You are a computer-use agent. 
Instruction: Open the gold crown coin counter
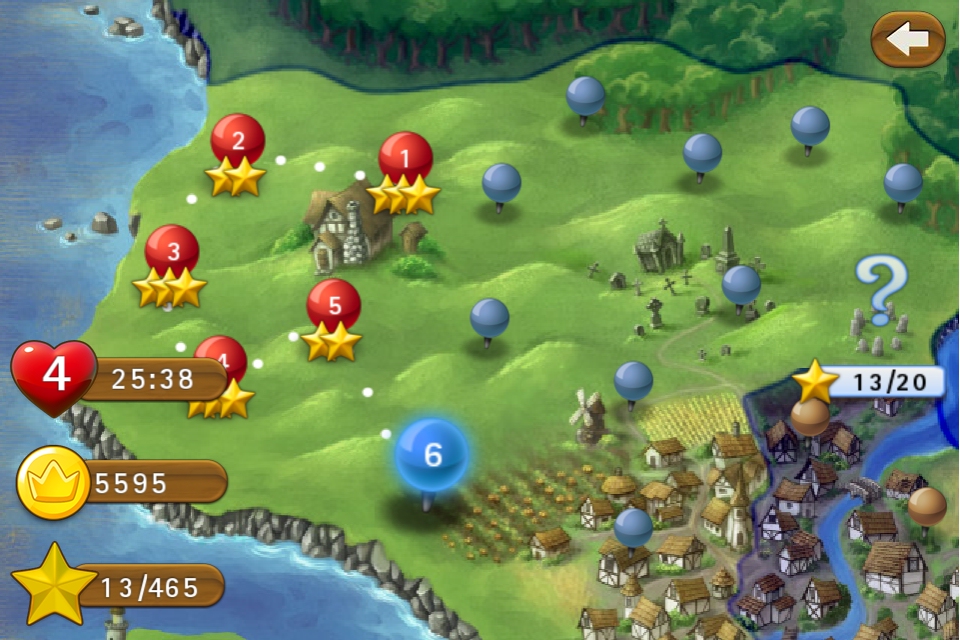pyautogui.click(x=49, y=484)
